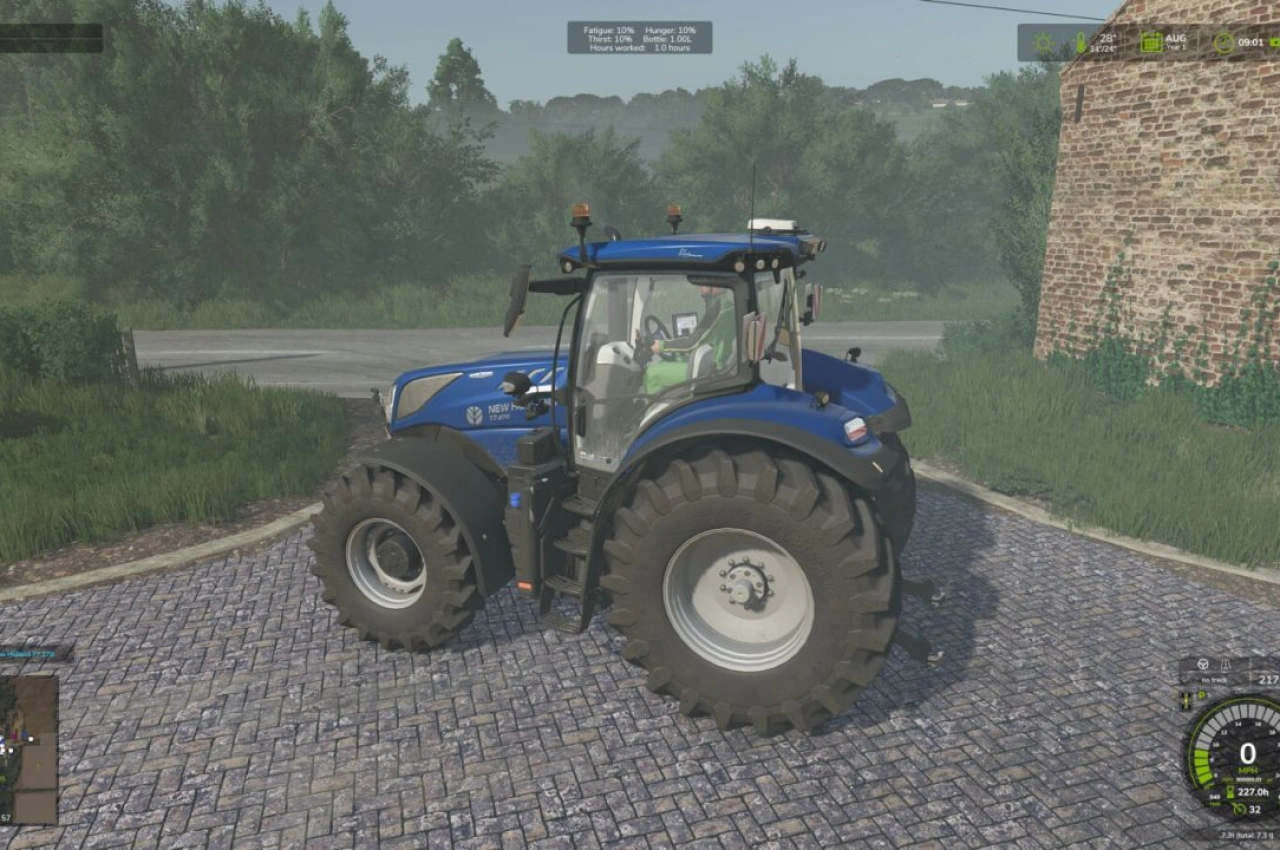1280x850 pixels.
Task: Click the Hours worked 1.0 hours text
Action: point(640,48)
